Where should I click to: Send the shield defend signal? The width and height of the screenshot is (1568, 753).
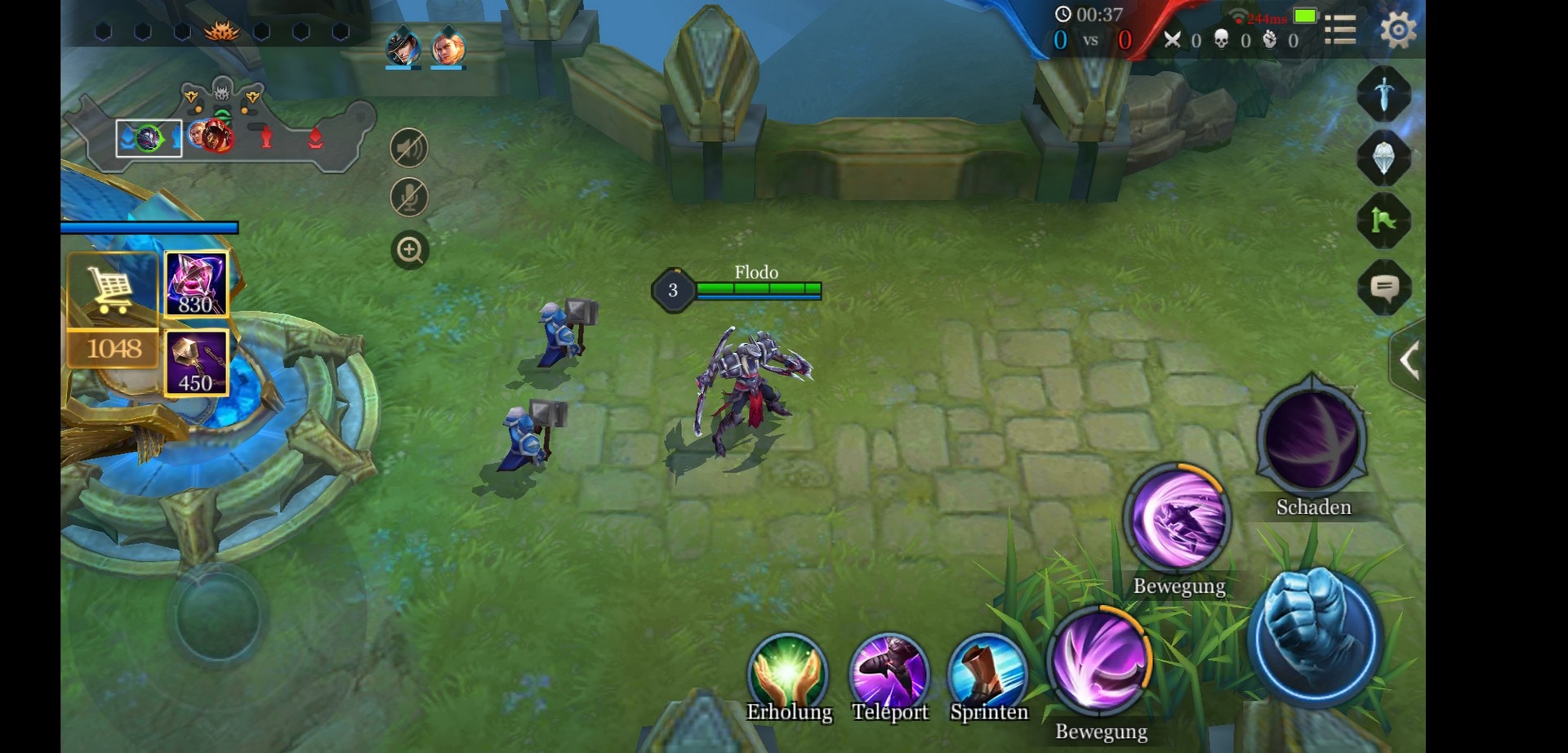coord(1383,158)
